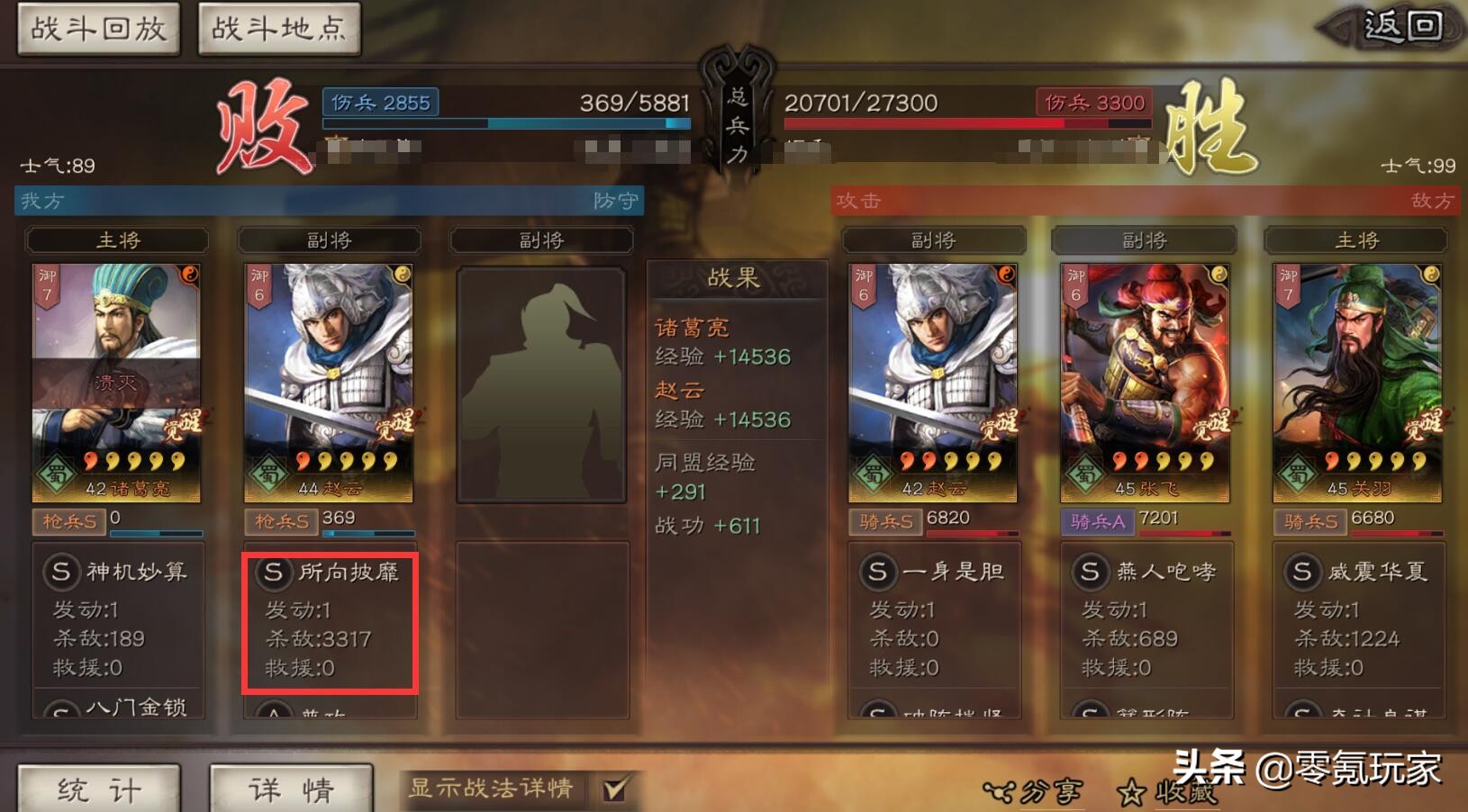Share the battle result via 分享
This screenshot has height=812, width=1468.
coord(1036,790)
